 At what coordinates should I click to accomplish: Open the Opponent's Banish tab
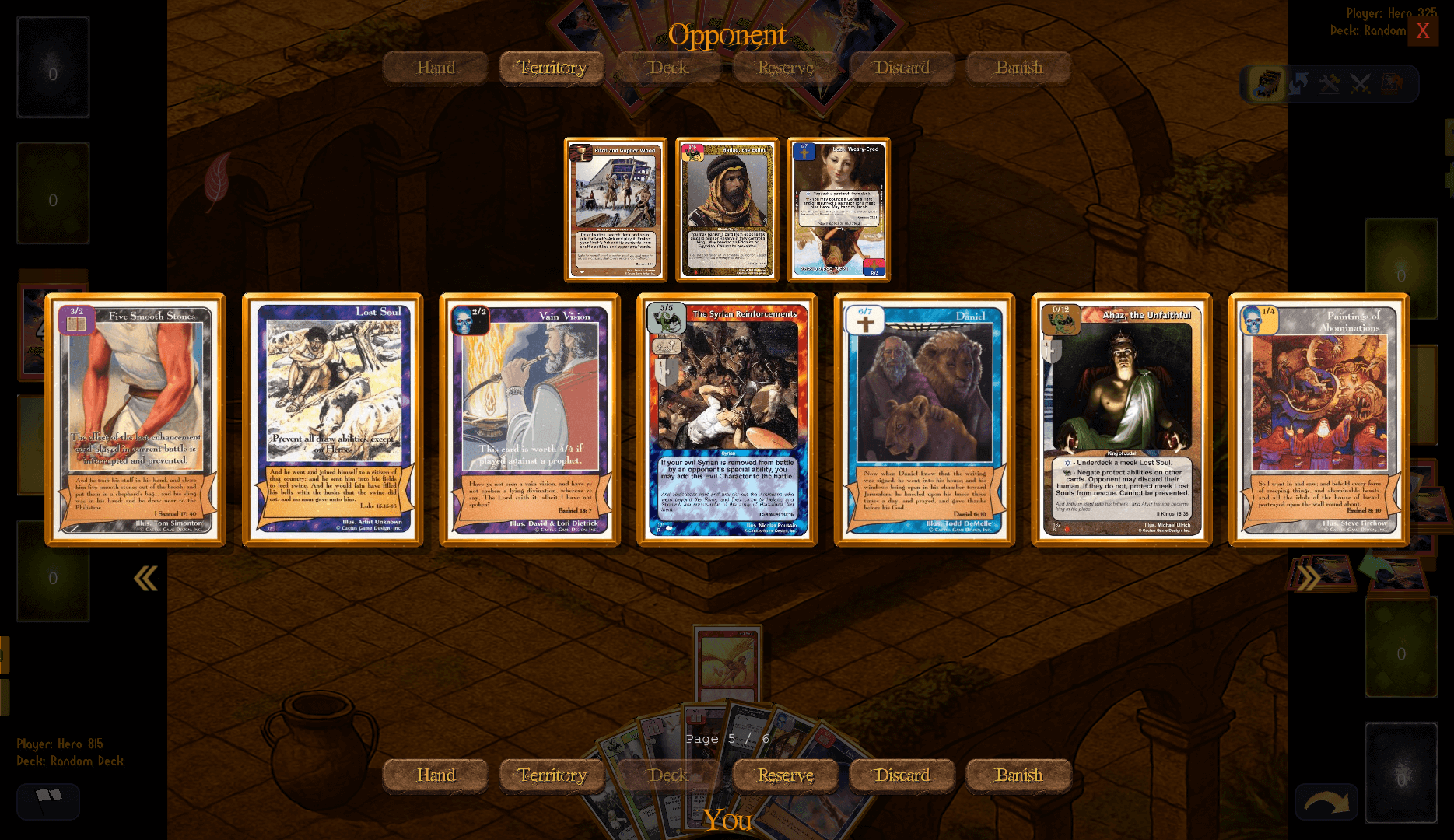click(1019, 68)
